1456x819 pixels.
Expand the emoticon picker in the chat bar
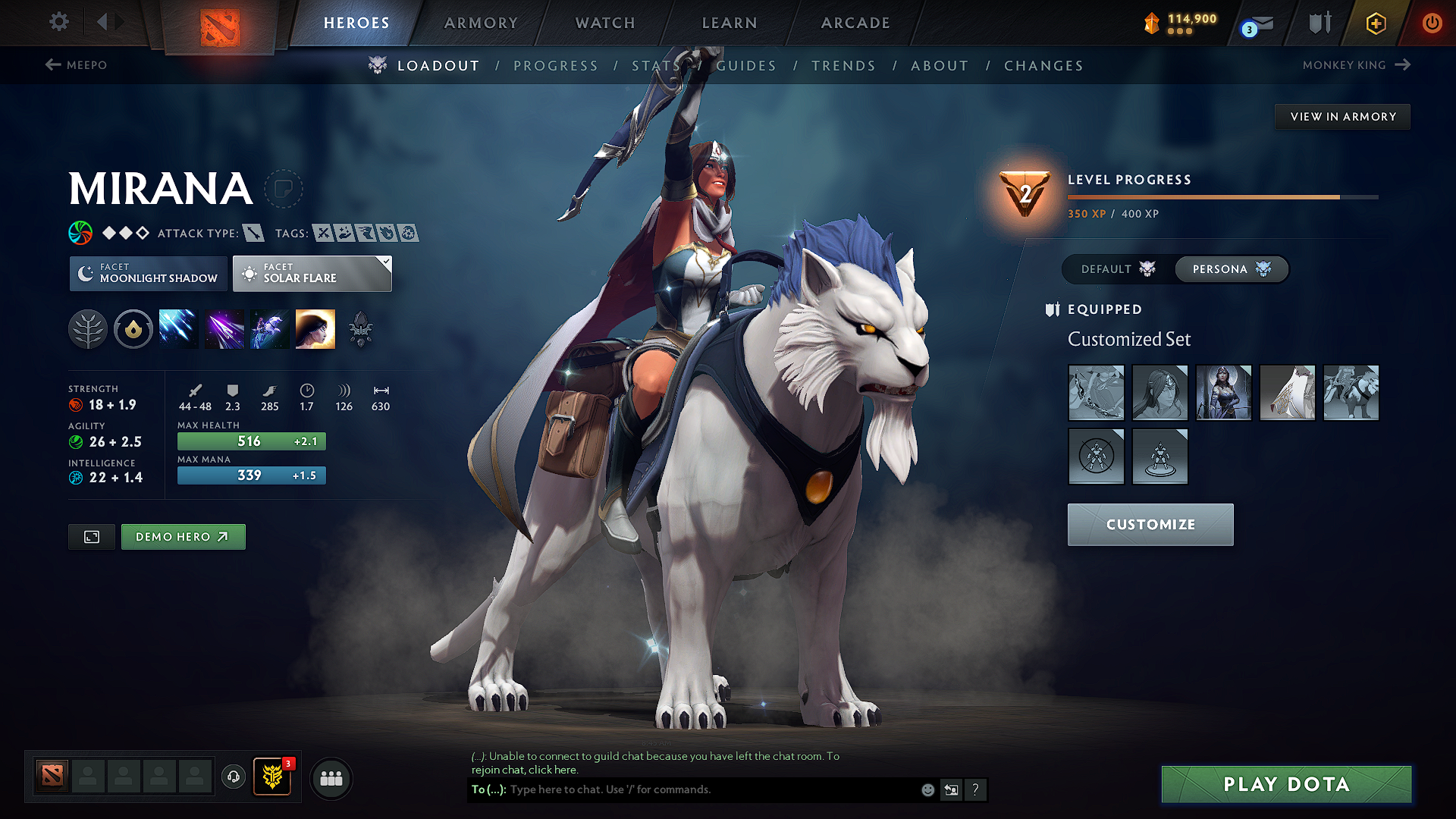(x=927, y=789)
